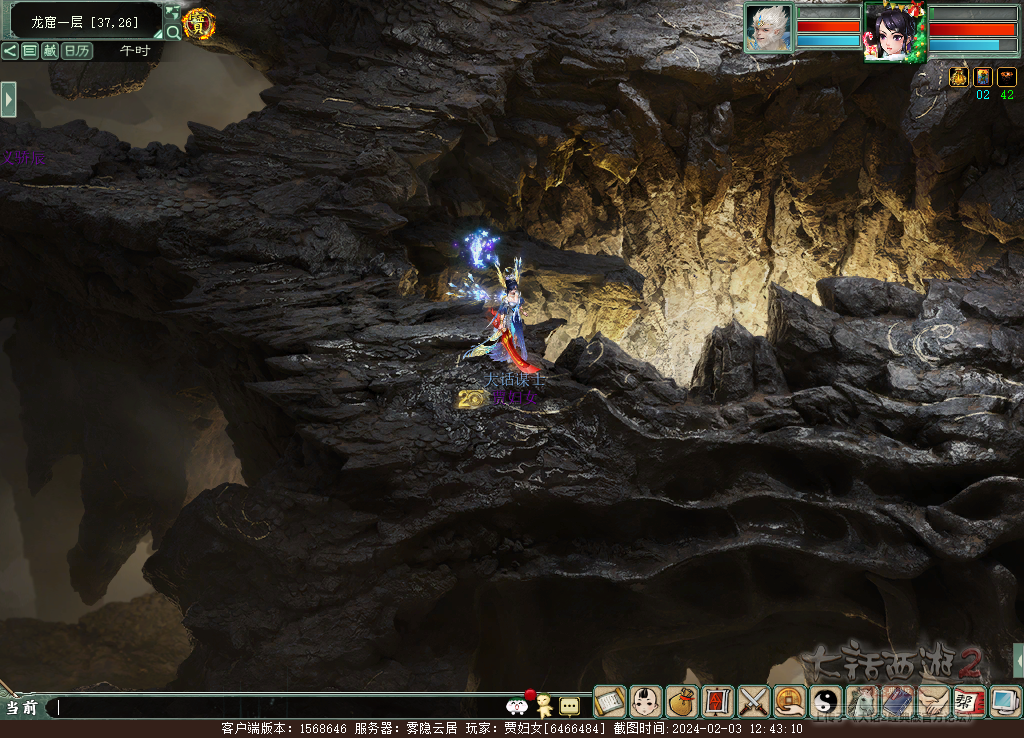
Task: Open the emoticon face with red dot
Action: pos(519,704)
